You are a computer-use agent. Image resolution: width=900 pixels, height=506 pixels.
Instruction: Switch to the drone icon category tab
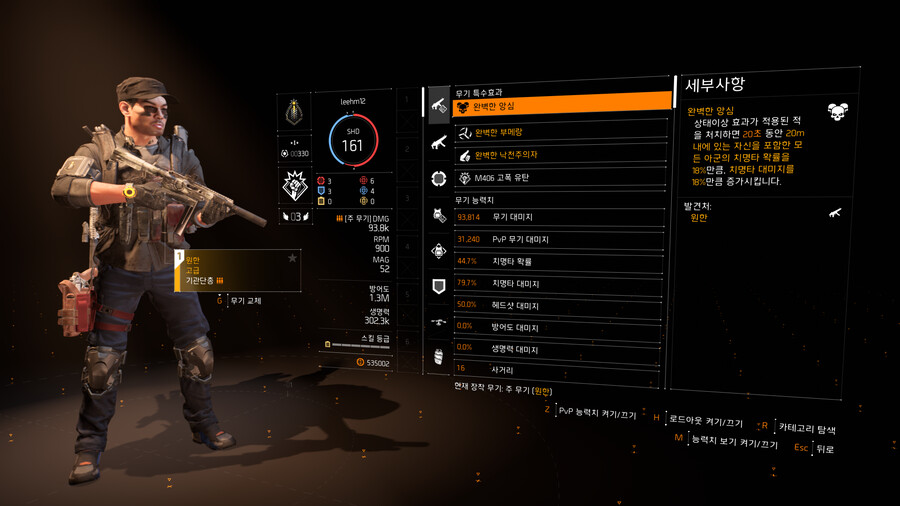[x=439, y=322]
